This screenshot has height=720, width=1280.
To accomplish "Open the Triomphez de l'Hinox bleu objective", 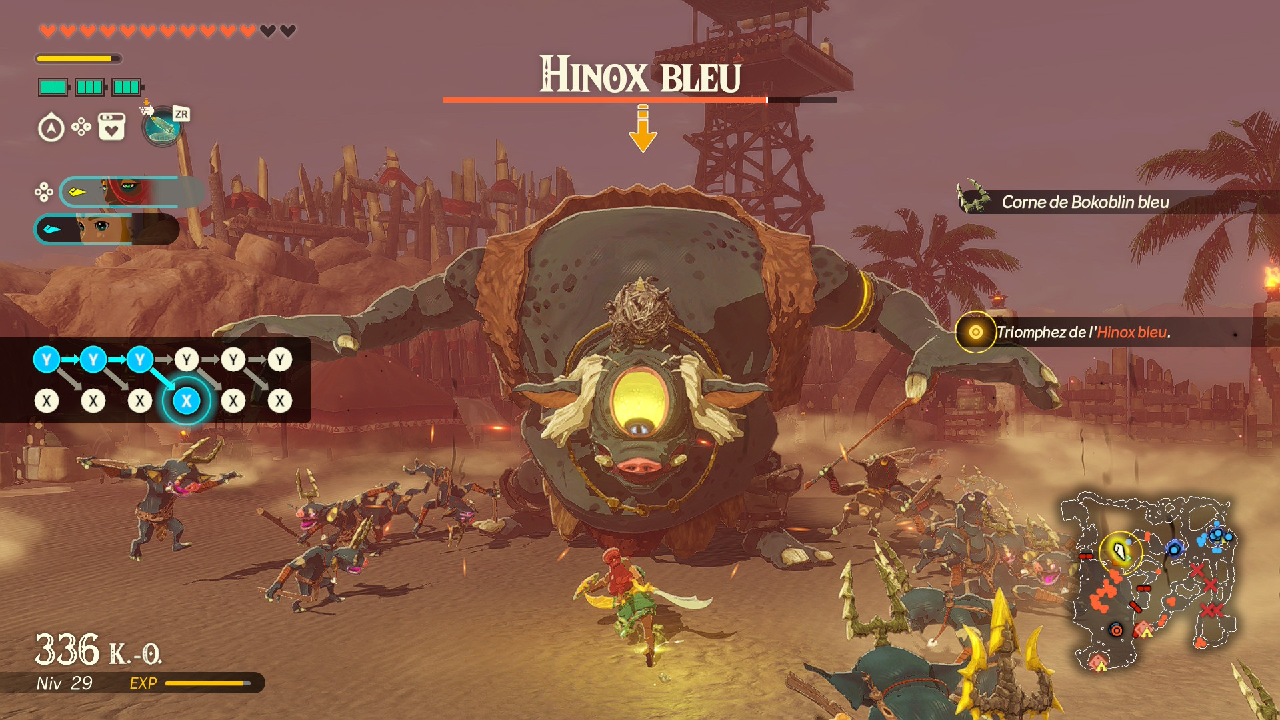I will point(1082,332).
